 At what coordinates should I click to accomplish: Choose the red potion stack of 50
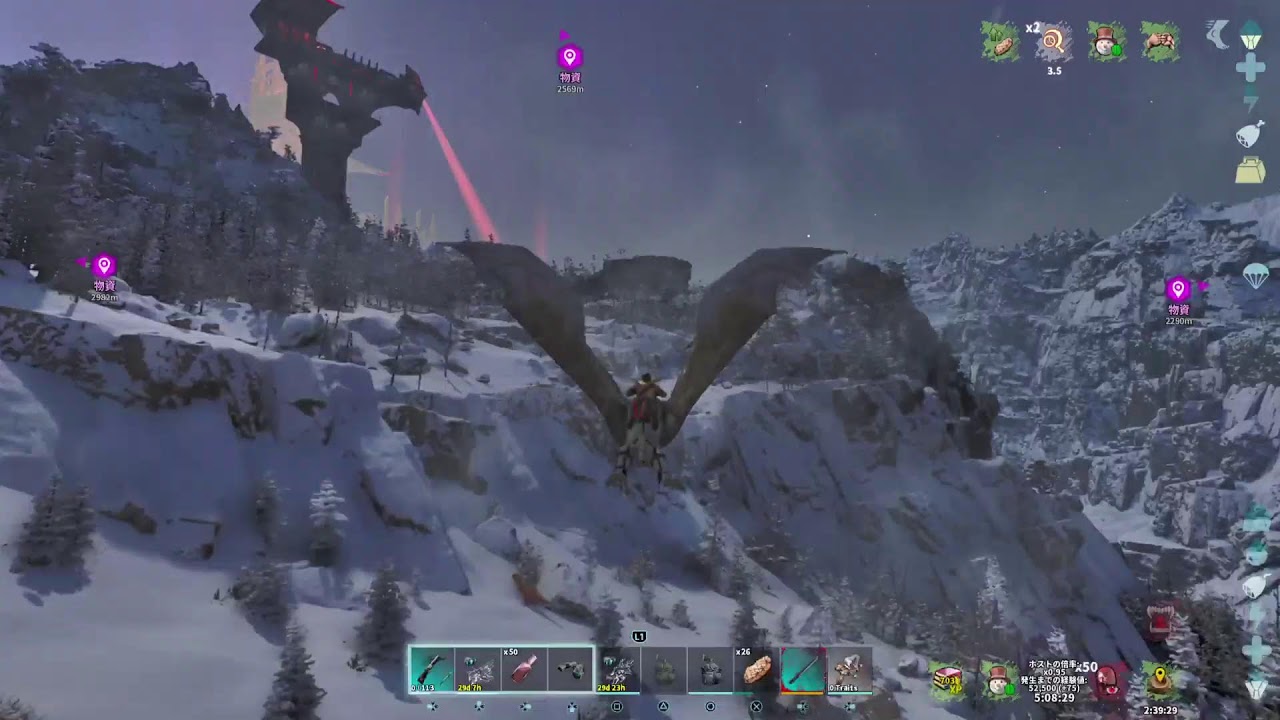tap(525, 669)
